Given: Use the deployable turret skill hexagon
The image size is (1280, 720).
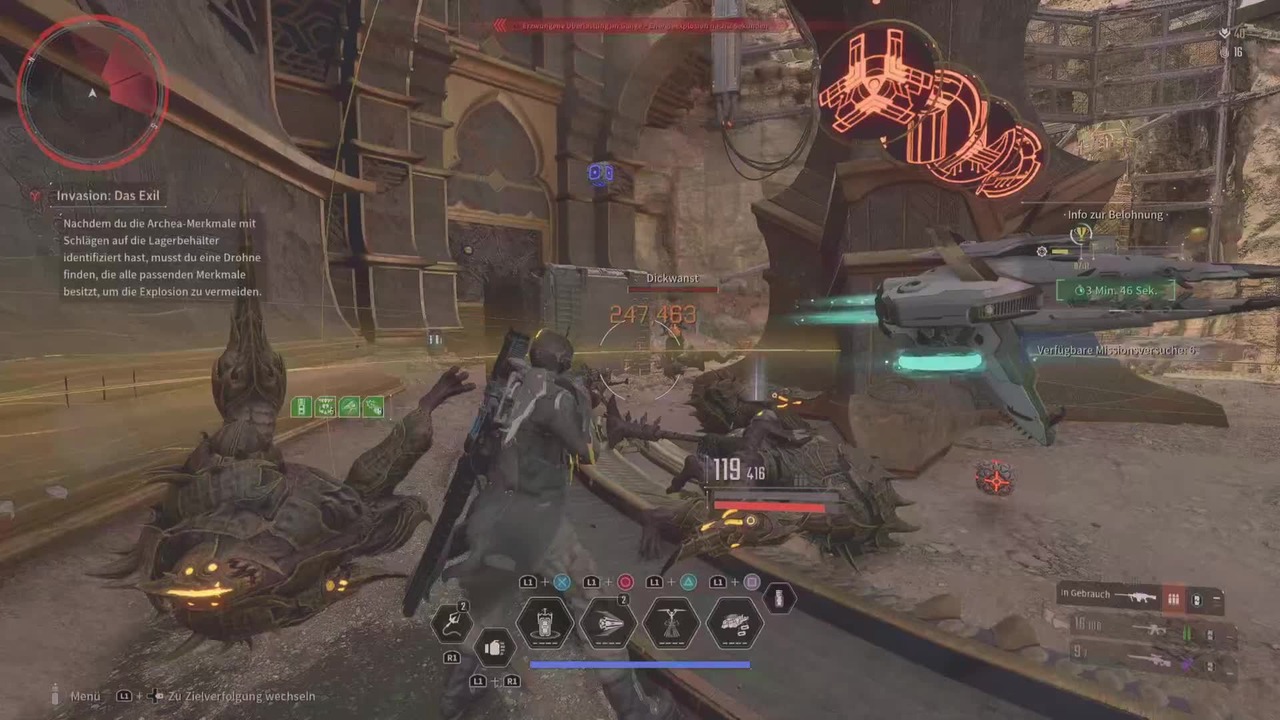Looking at the screenshot, I should [545, 623].
